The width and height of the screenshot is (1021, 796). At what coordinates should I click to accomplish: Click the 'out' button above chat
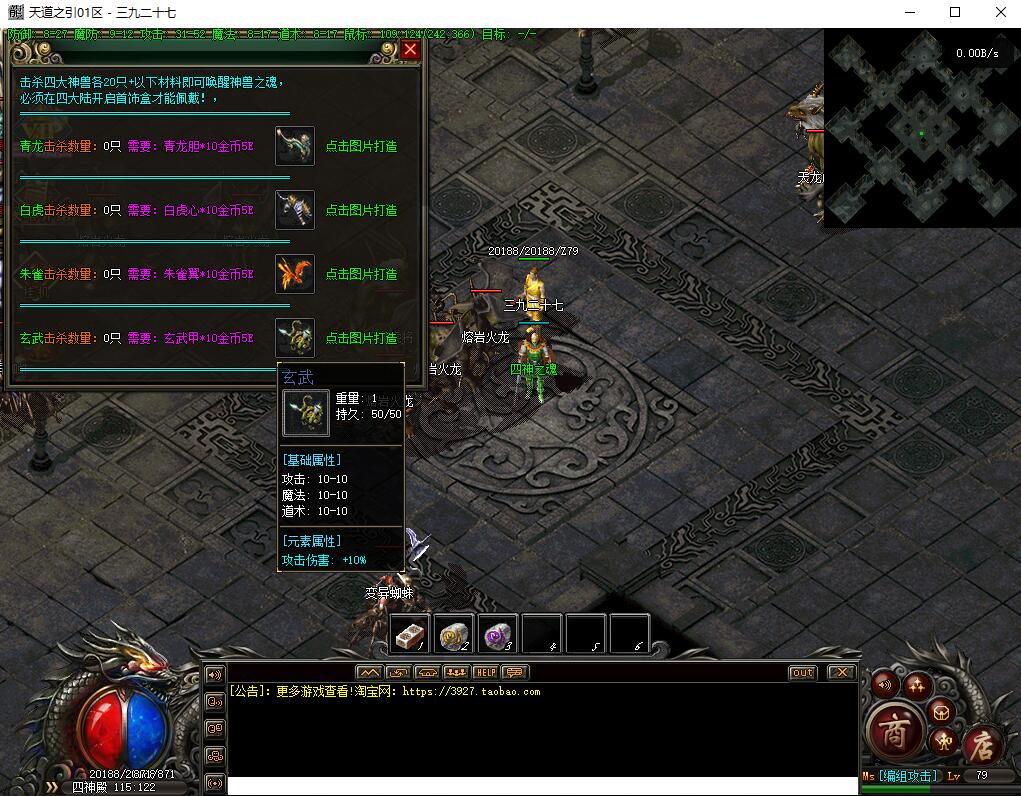(x=802, y=673)
